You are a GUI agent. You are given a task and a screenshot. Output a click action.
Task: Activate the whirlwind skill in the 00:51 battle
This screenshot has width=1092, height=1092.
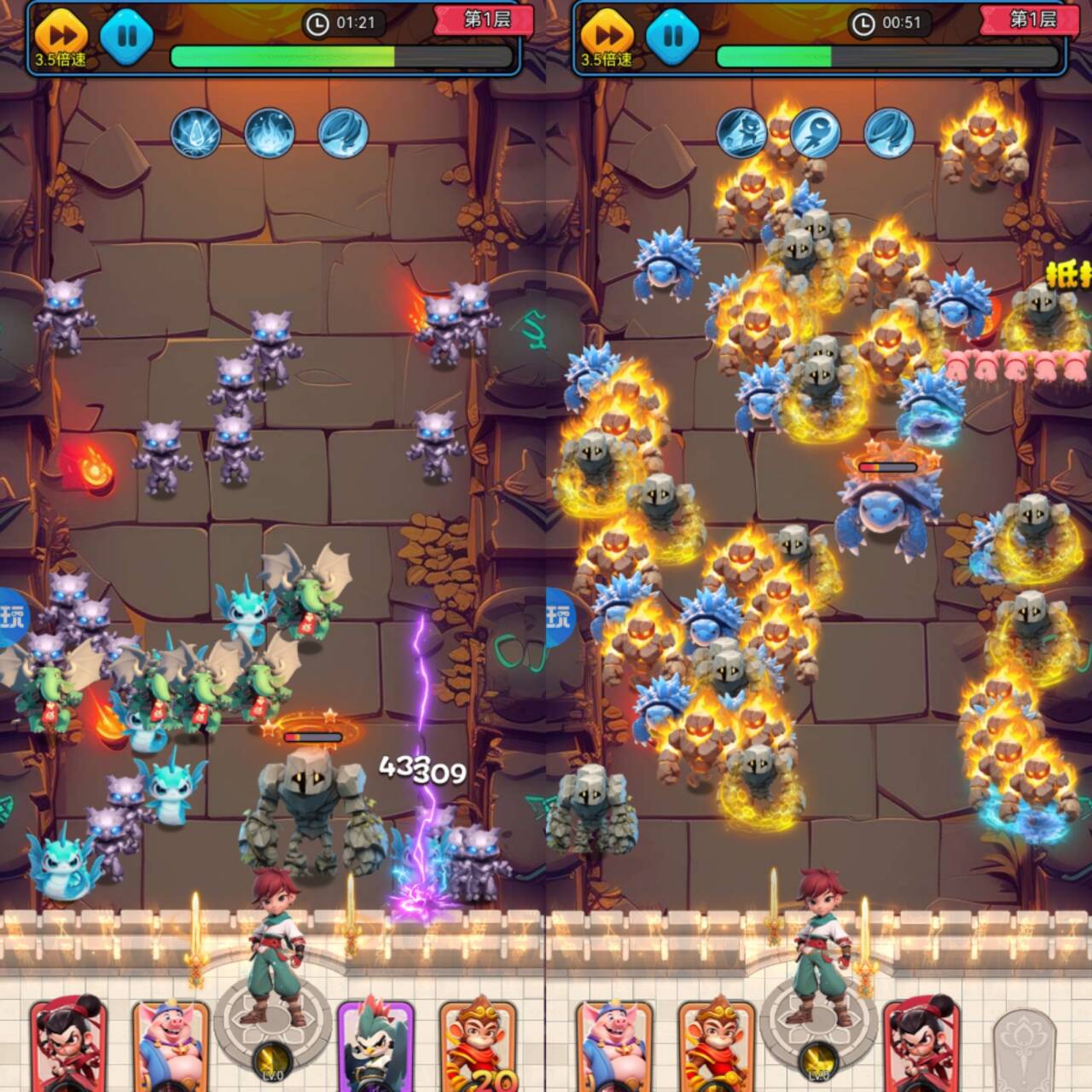(889, 133)
